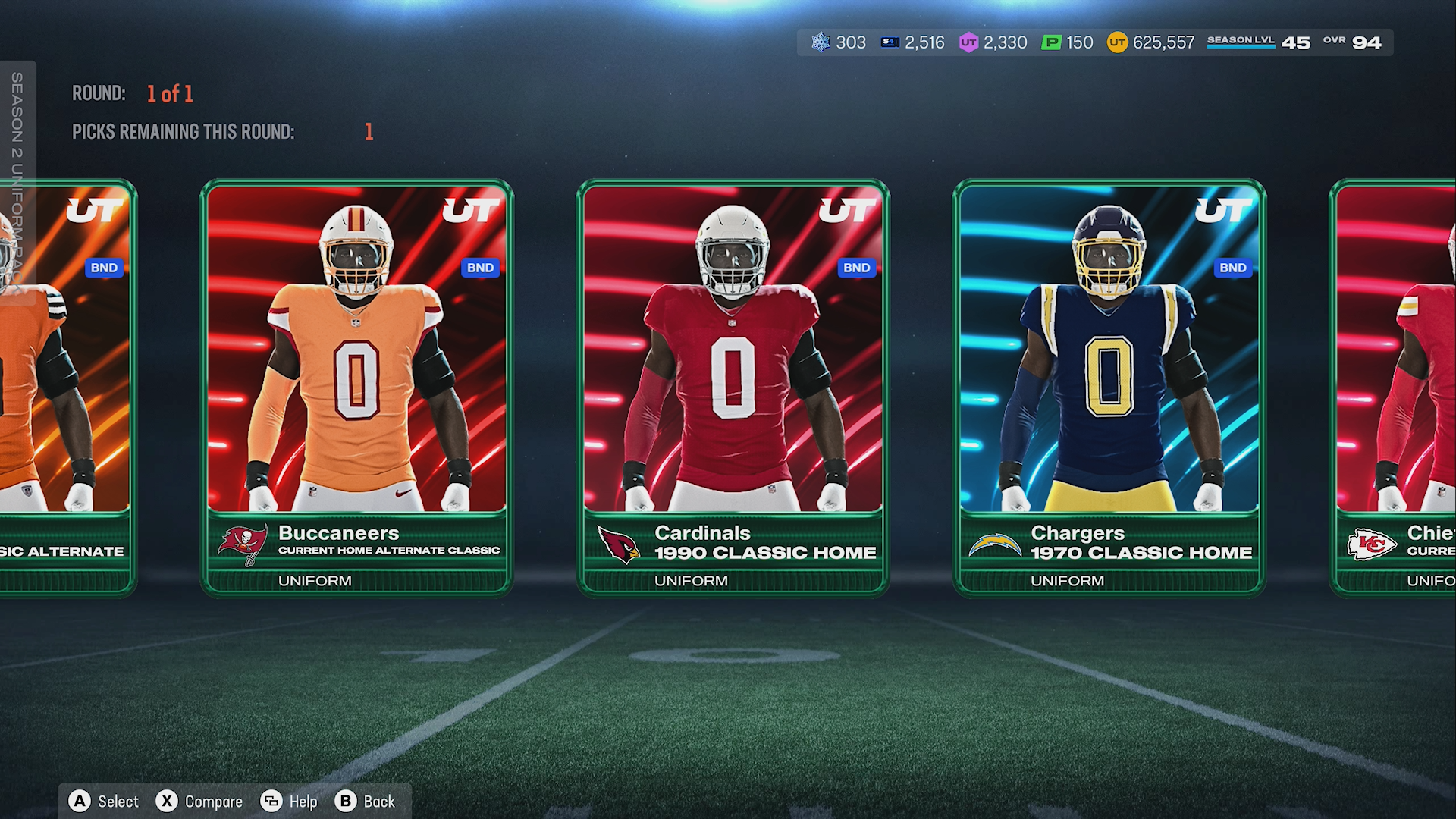Open Compare from the bottom bar
Viewport: 1456px width, 819px height.
pyautogui.click(x=199, y=802)
